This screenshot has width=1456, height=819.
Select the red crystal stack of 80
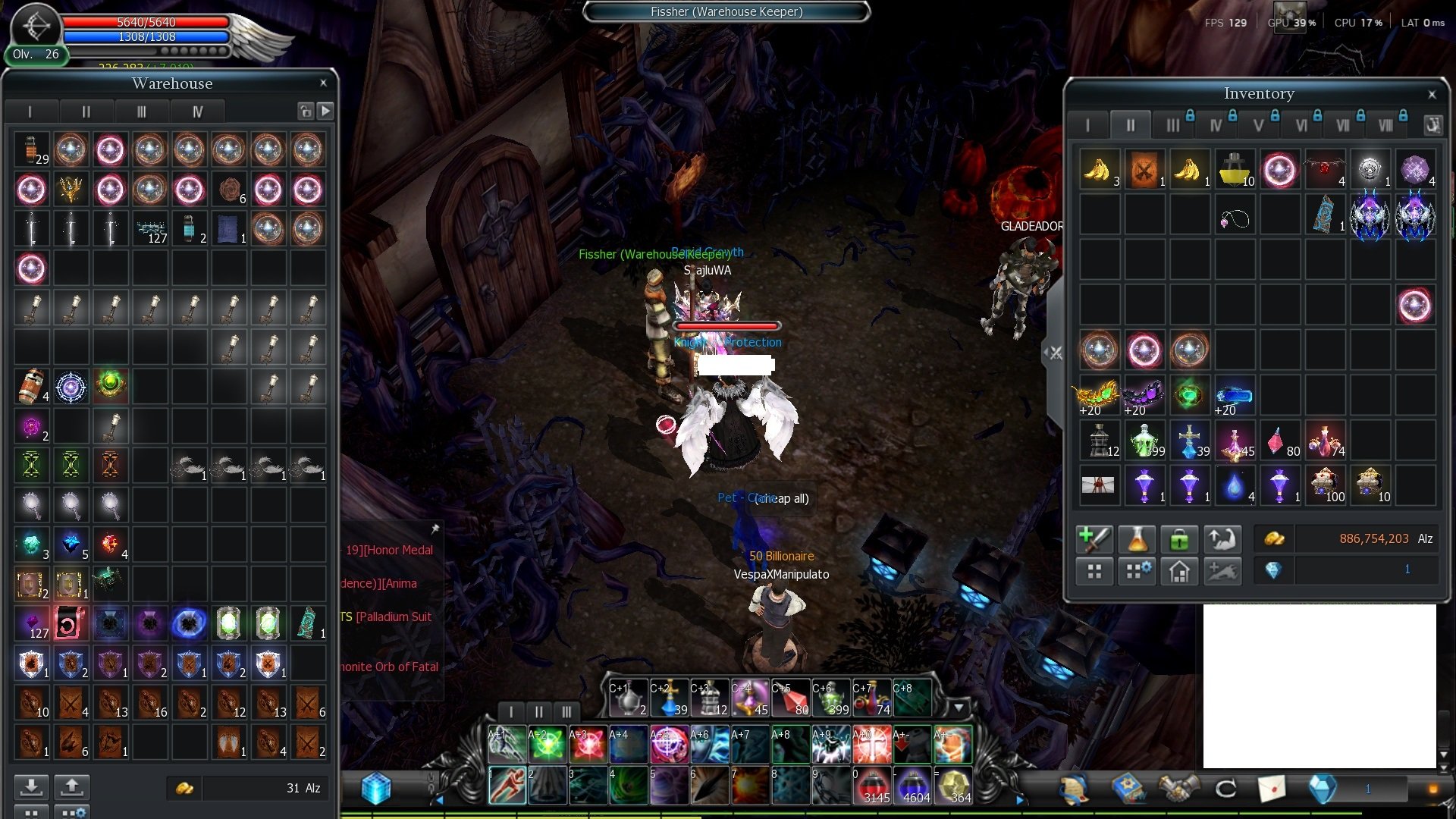coord(1280,441)
